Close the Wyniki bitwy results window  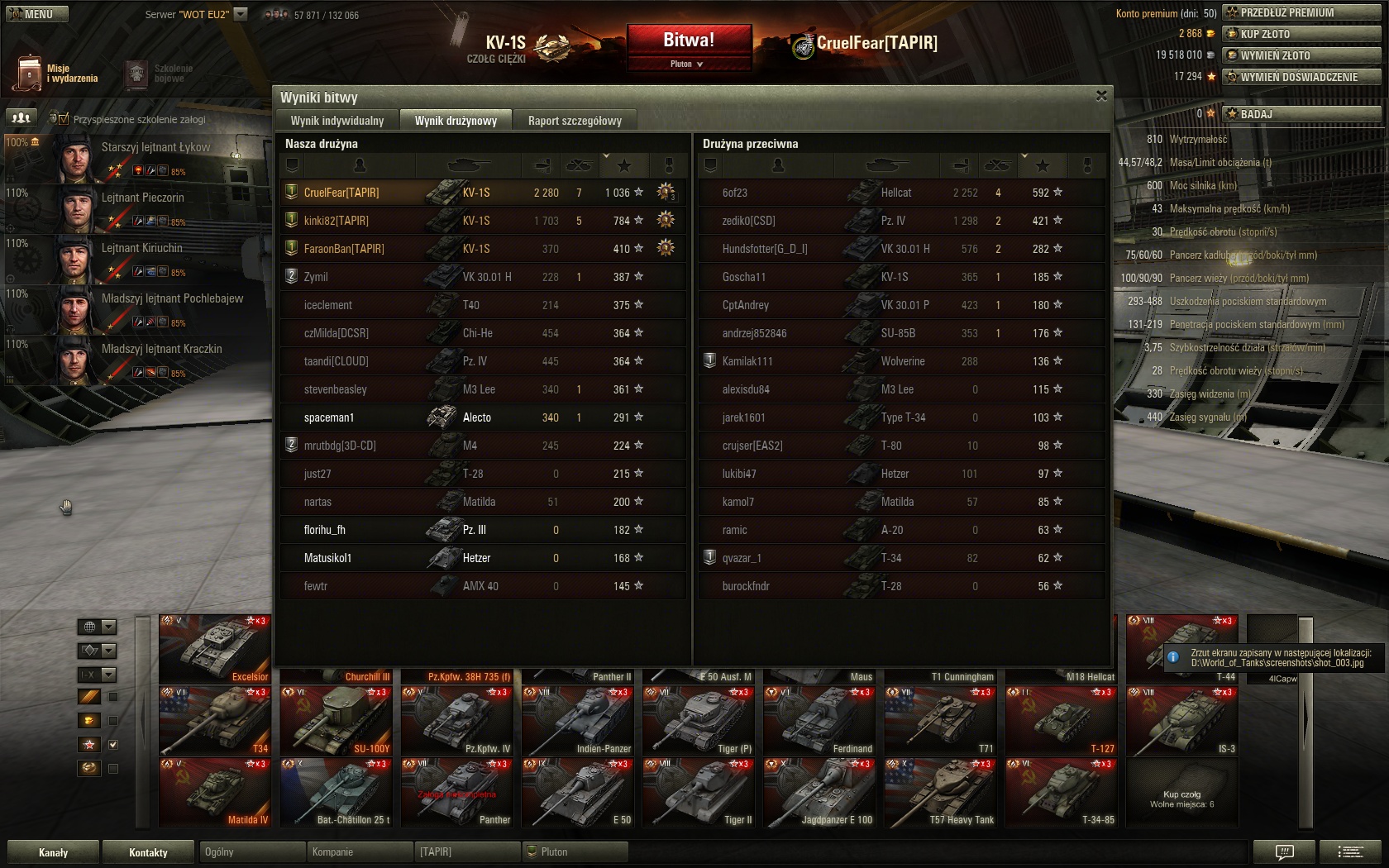coord(1101,96)
